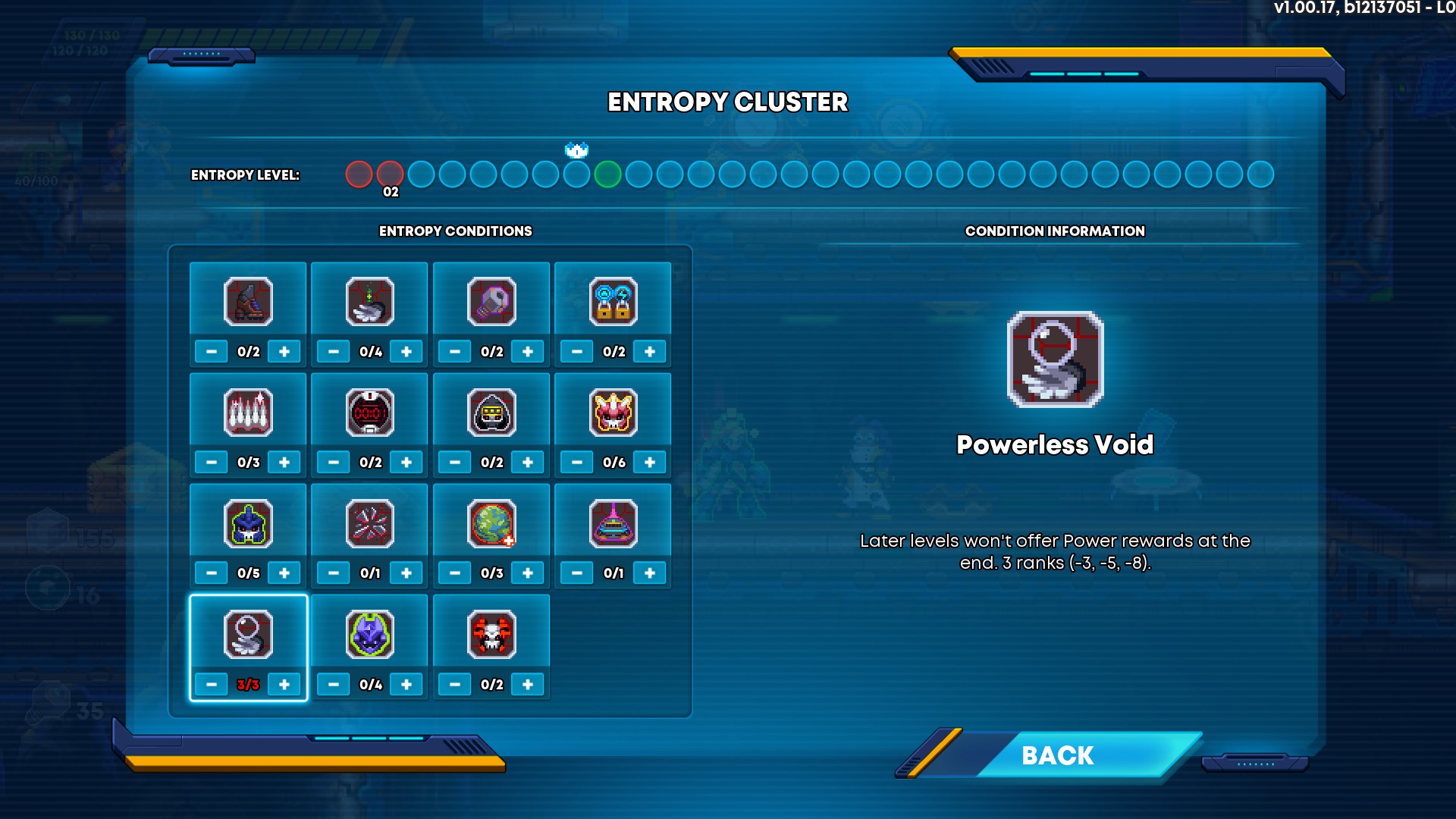Viewport: 1456px width, 819px height.
Task: Add a rank to the padlocks condition
Action: pos(650,351)
